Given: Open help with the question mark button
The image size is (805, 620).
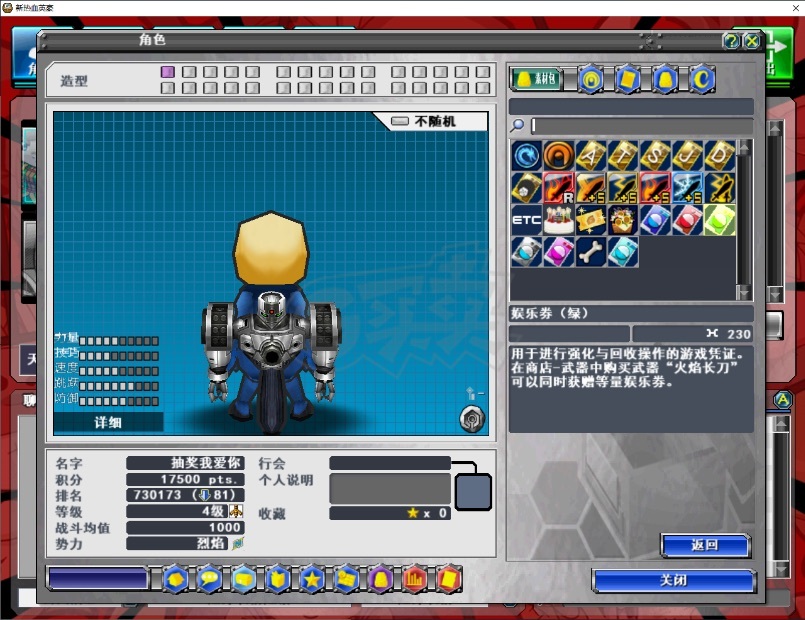Looking at the screenshot, I should (x=731, y=41).
